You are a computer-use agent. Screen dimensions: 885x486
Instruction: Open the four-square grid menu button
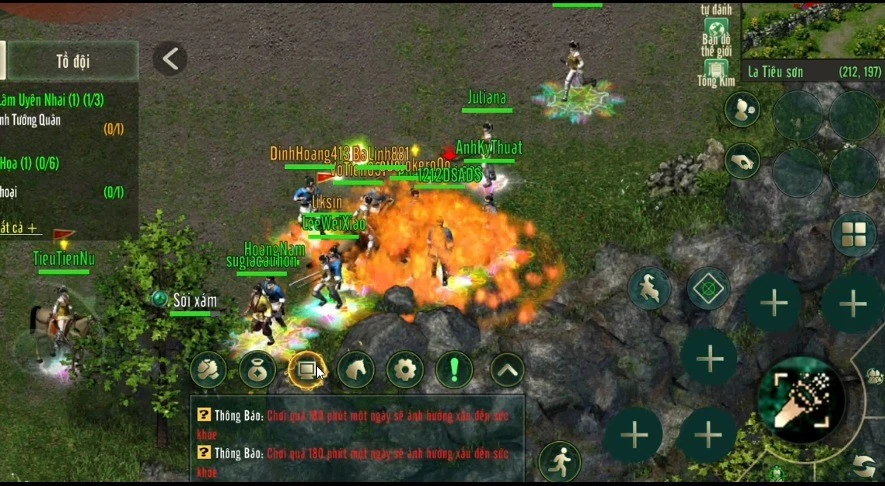coord(854,234)
